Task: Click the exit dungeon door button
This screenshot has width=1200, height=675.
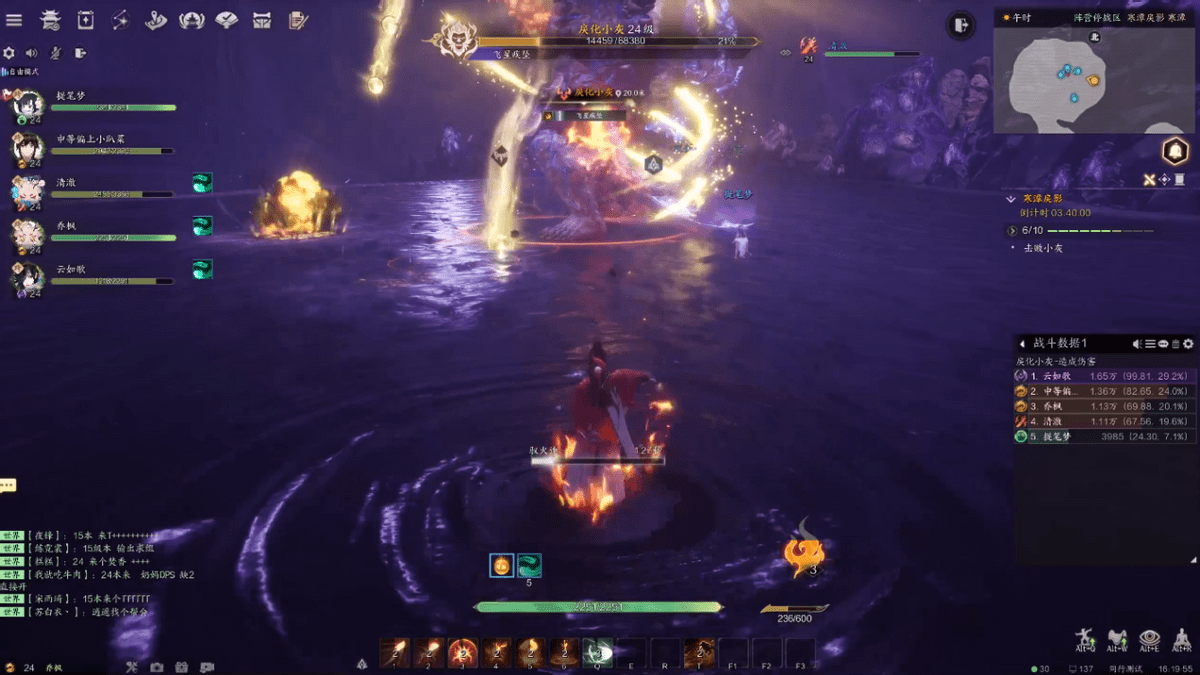Action: coord(961,26)
